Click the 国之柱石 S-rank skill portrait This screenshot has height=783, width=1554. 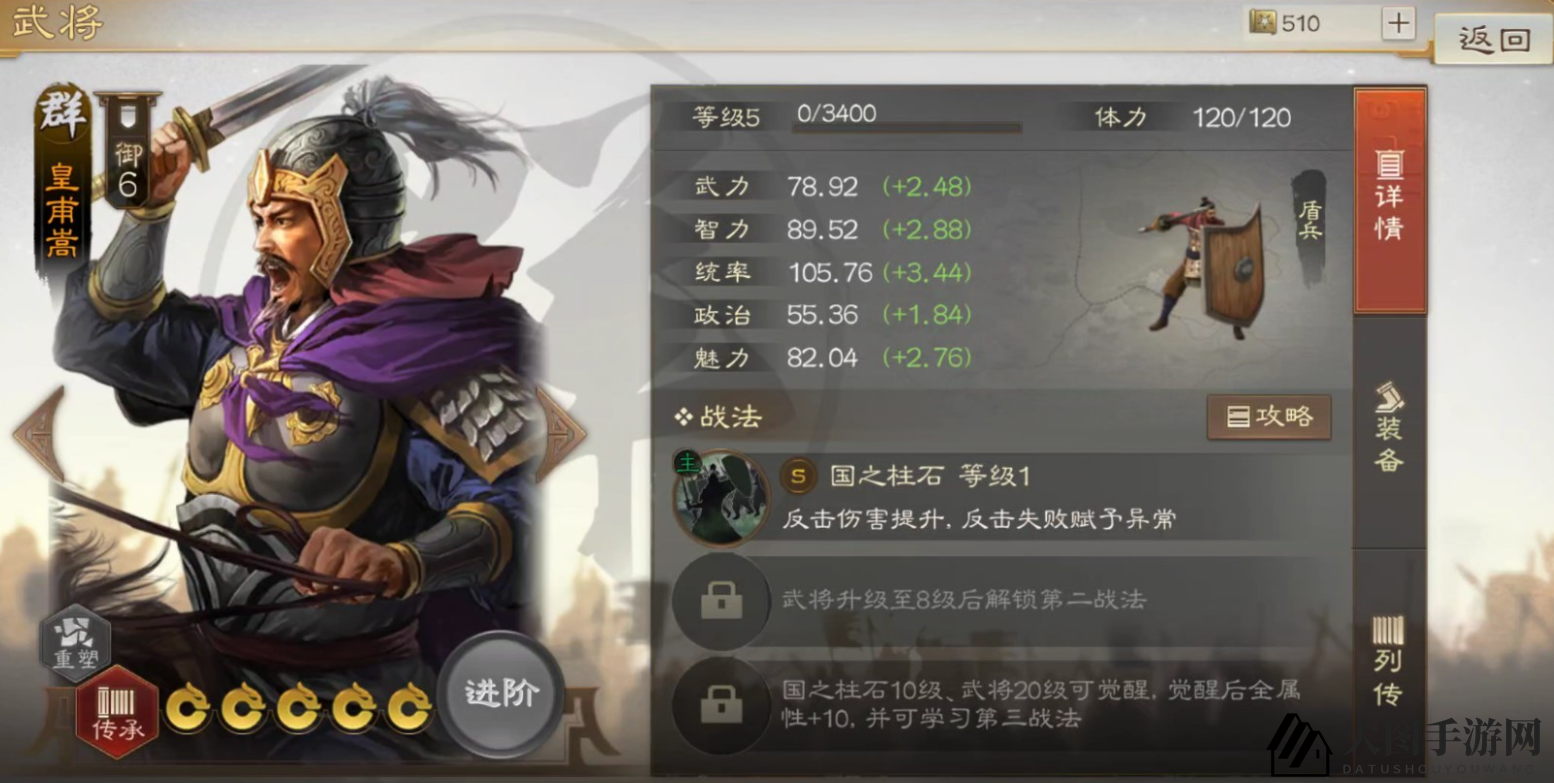coord(722,497)
